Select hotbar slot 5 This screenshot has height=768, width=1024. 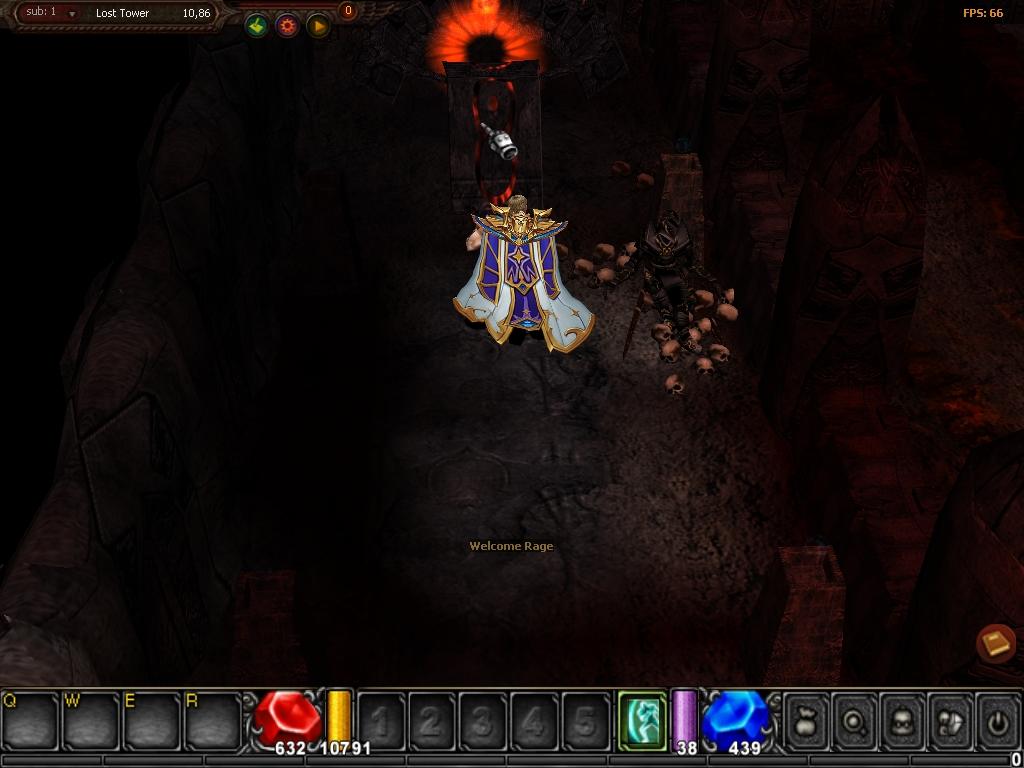tap(586, 721)
